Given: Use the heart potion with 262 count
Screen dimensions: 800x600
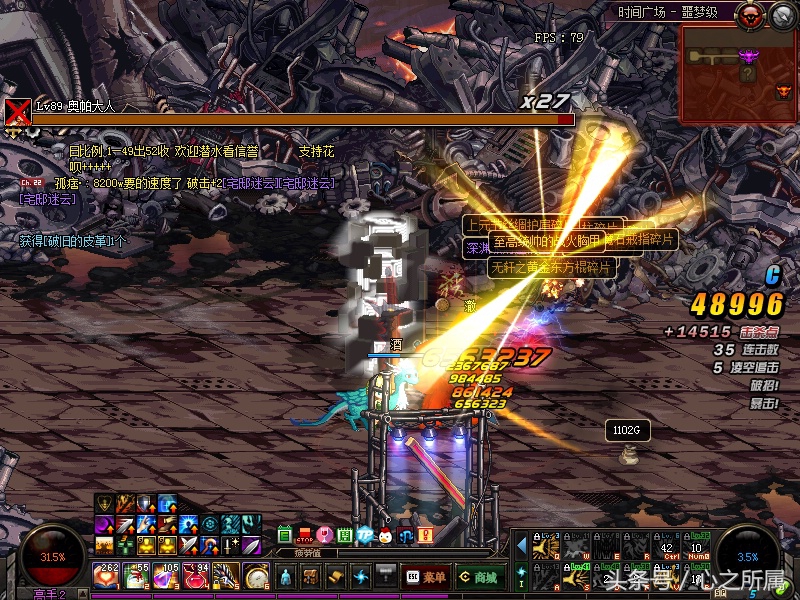Looking at the screenshot, I should point(105,575).
